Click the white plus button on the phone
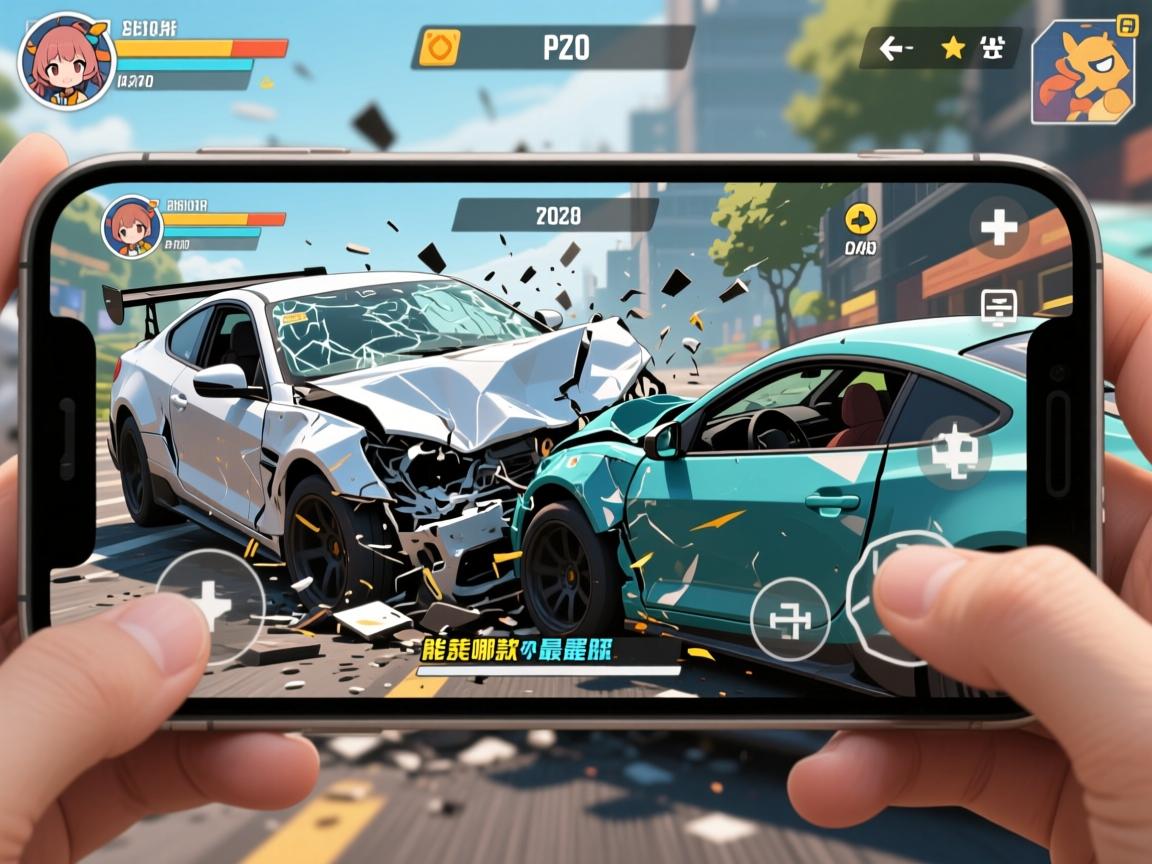Image resolution: width=1152 pixels, height=864 pixels. (x=998, y=227)
